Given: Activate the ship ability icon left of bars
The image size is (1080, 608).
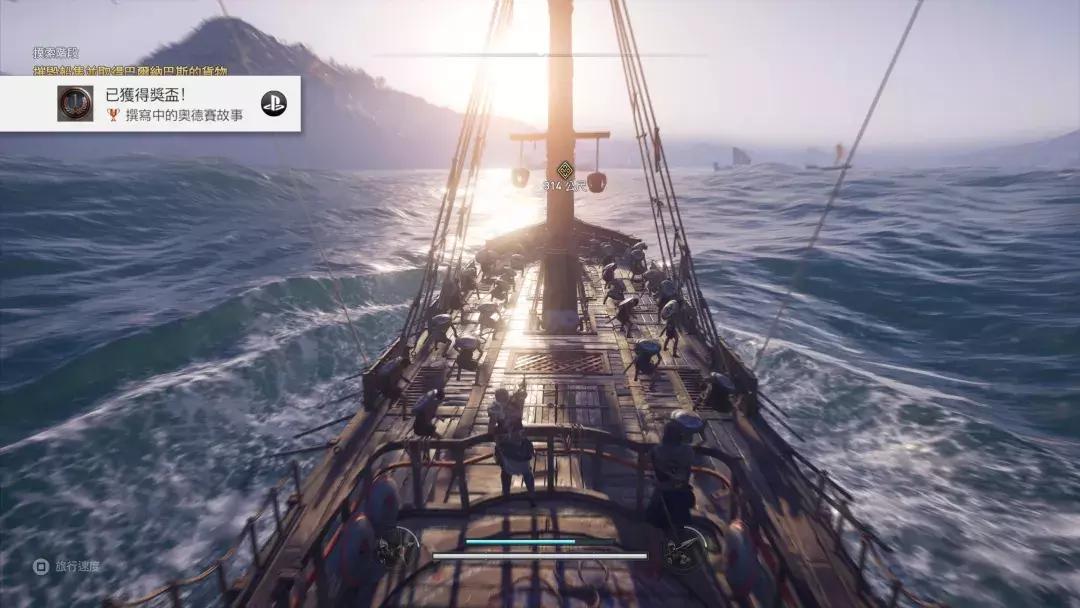Looking at the screenshot, I should (398, 548).
